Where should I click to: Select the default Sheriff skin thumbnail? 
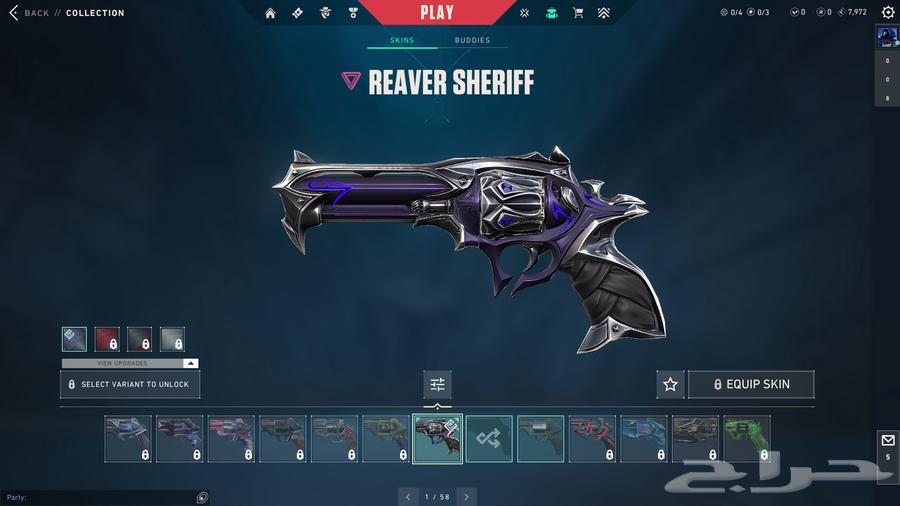click(540, 439)
